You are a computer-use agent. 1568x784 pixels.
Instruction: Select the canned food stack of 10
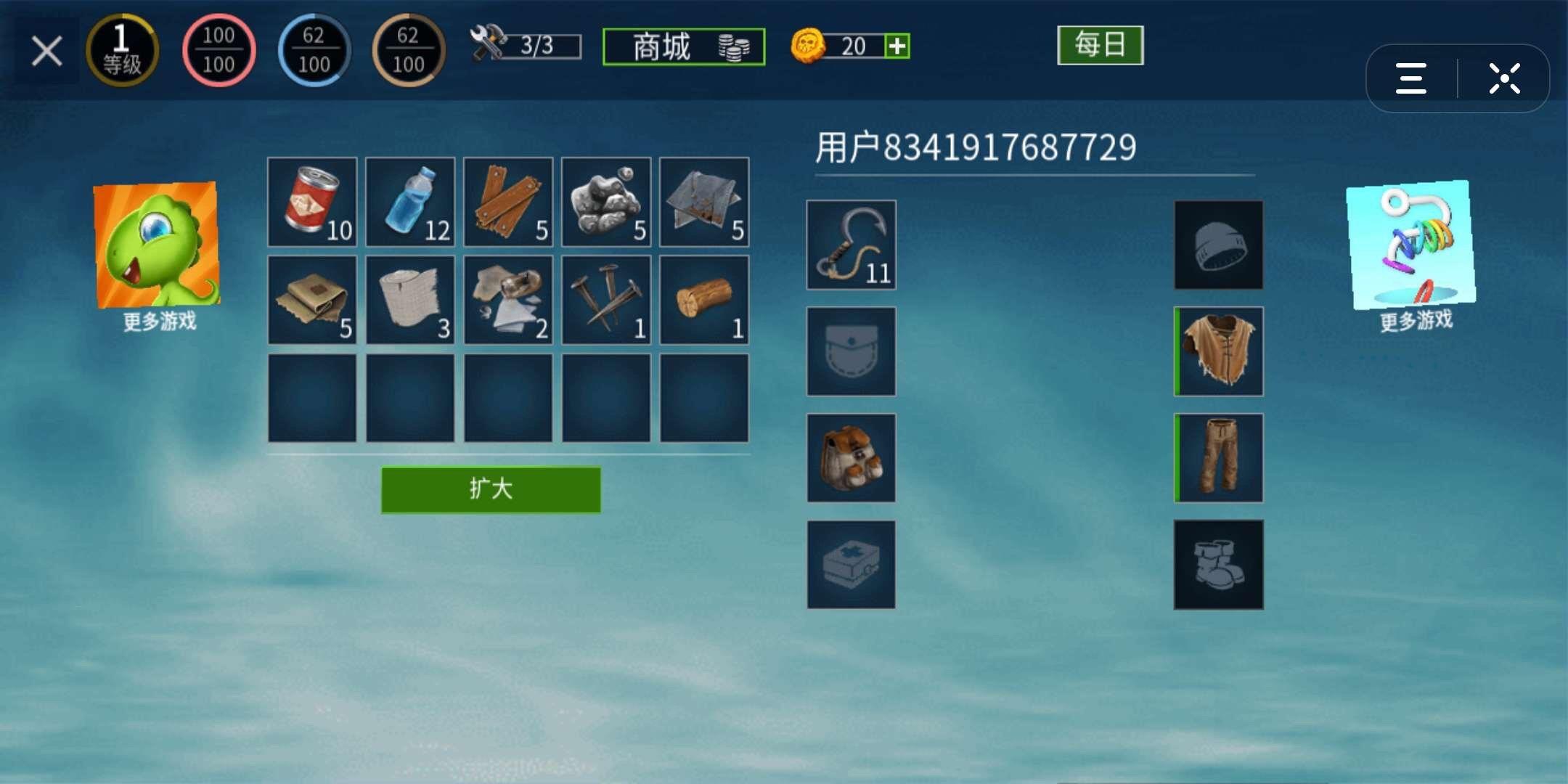pos(312,202)
